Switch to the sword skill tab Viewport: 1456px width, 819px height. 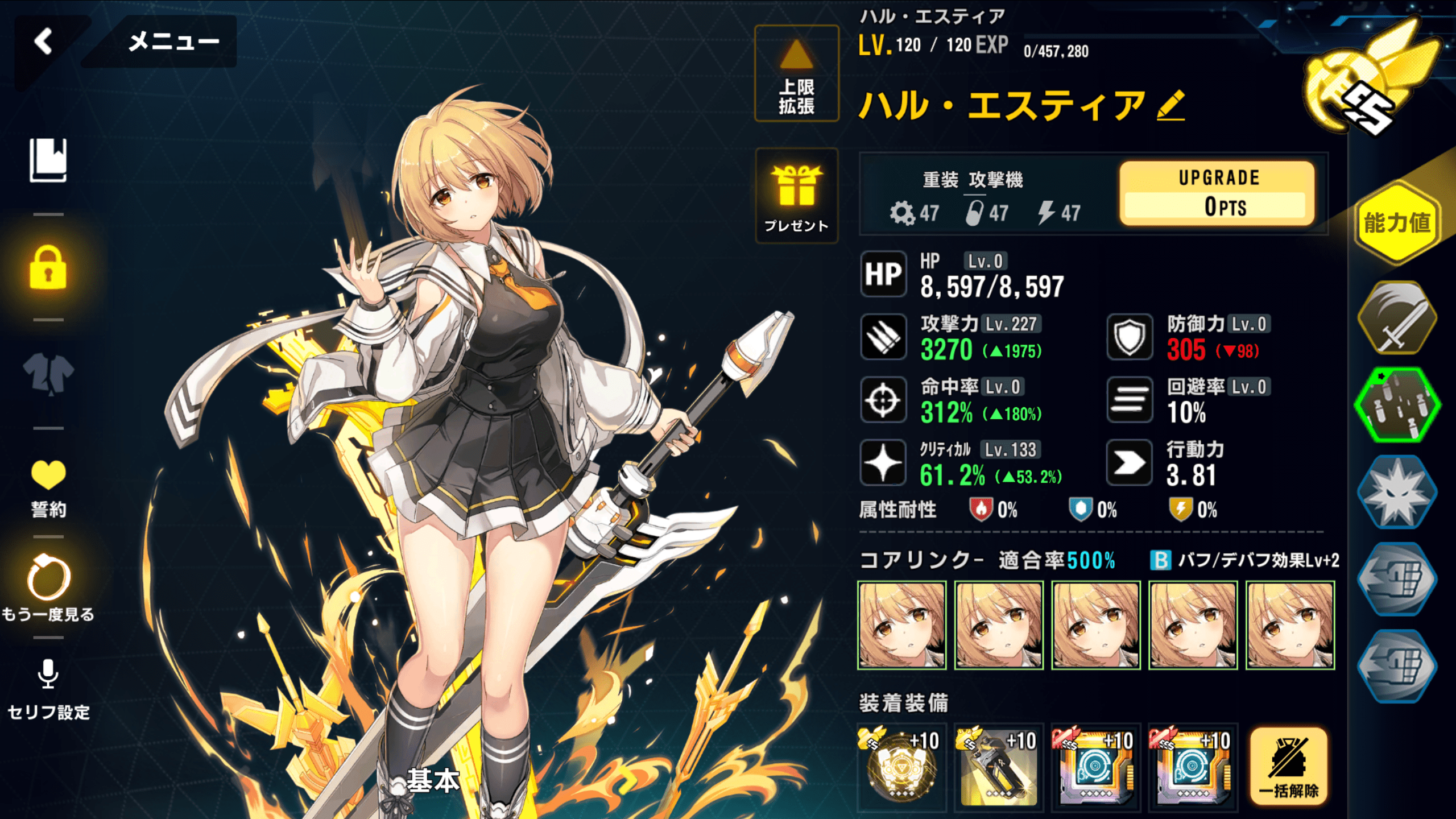(1397, 318)
